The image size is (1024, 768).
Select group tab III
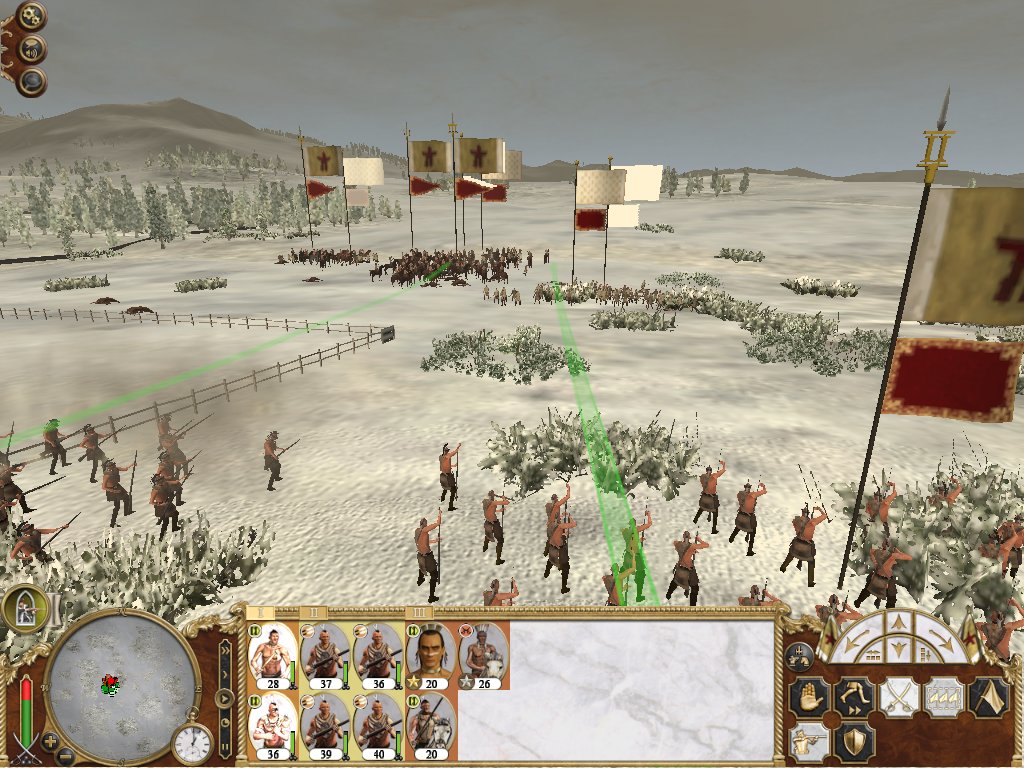[421, 612]
